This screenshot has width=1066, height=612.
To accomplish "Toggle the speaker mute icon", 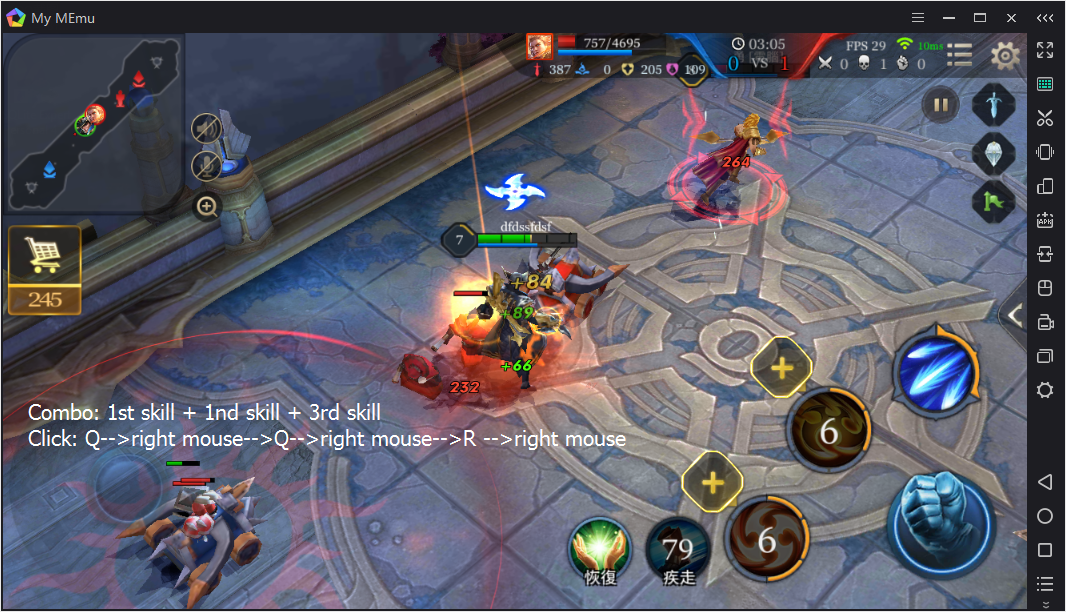I will point(206,128).
